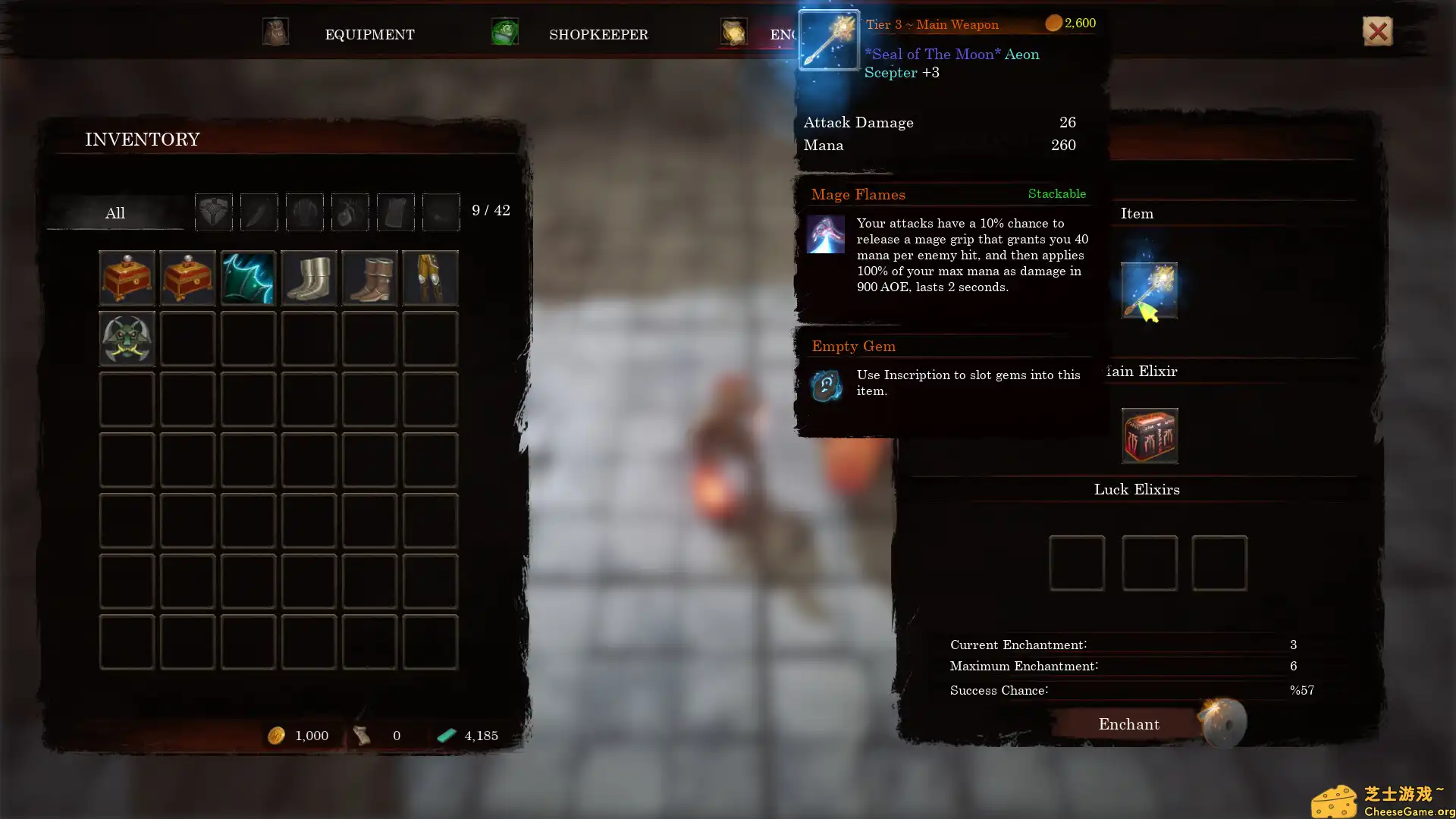Open the All item filter
1456x819 pixels.
115,213
